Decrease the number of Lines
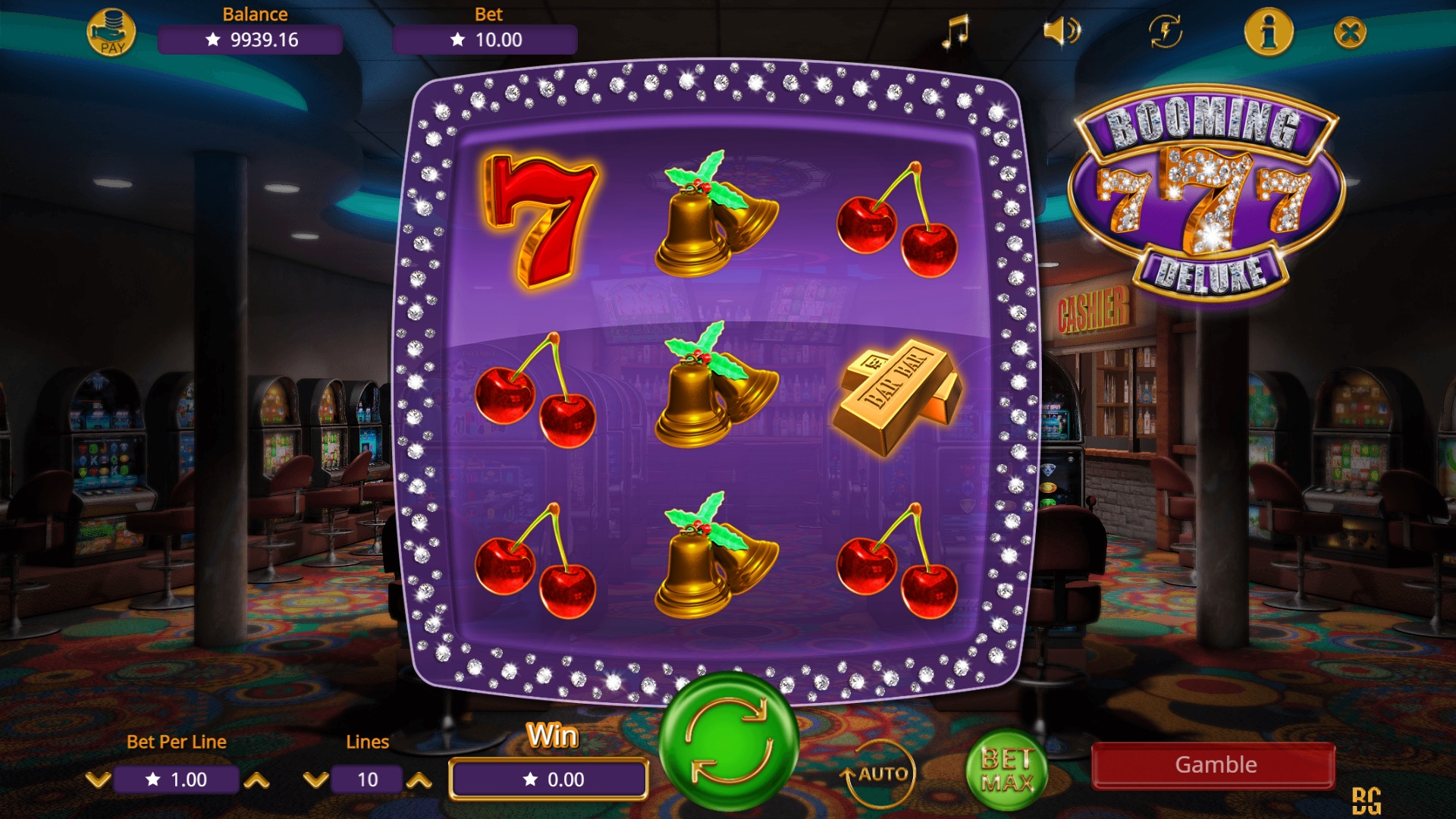 pyautogui.click(x=315, y=780)
